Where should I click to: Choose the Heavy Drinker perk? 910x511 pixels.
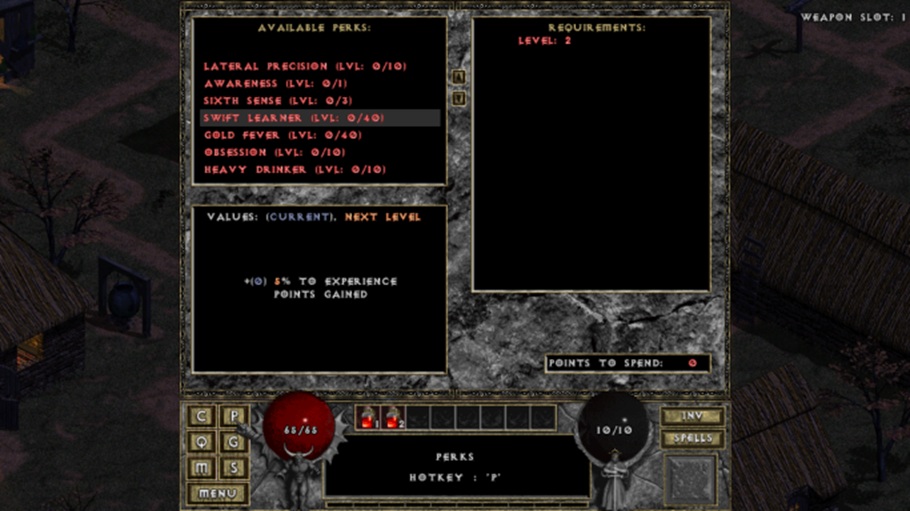point(294,170)
